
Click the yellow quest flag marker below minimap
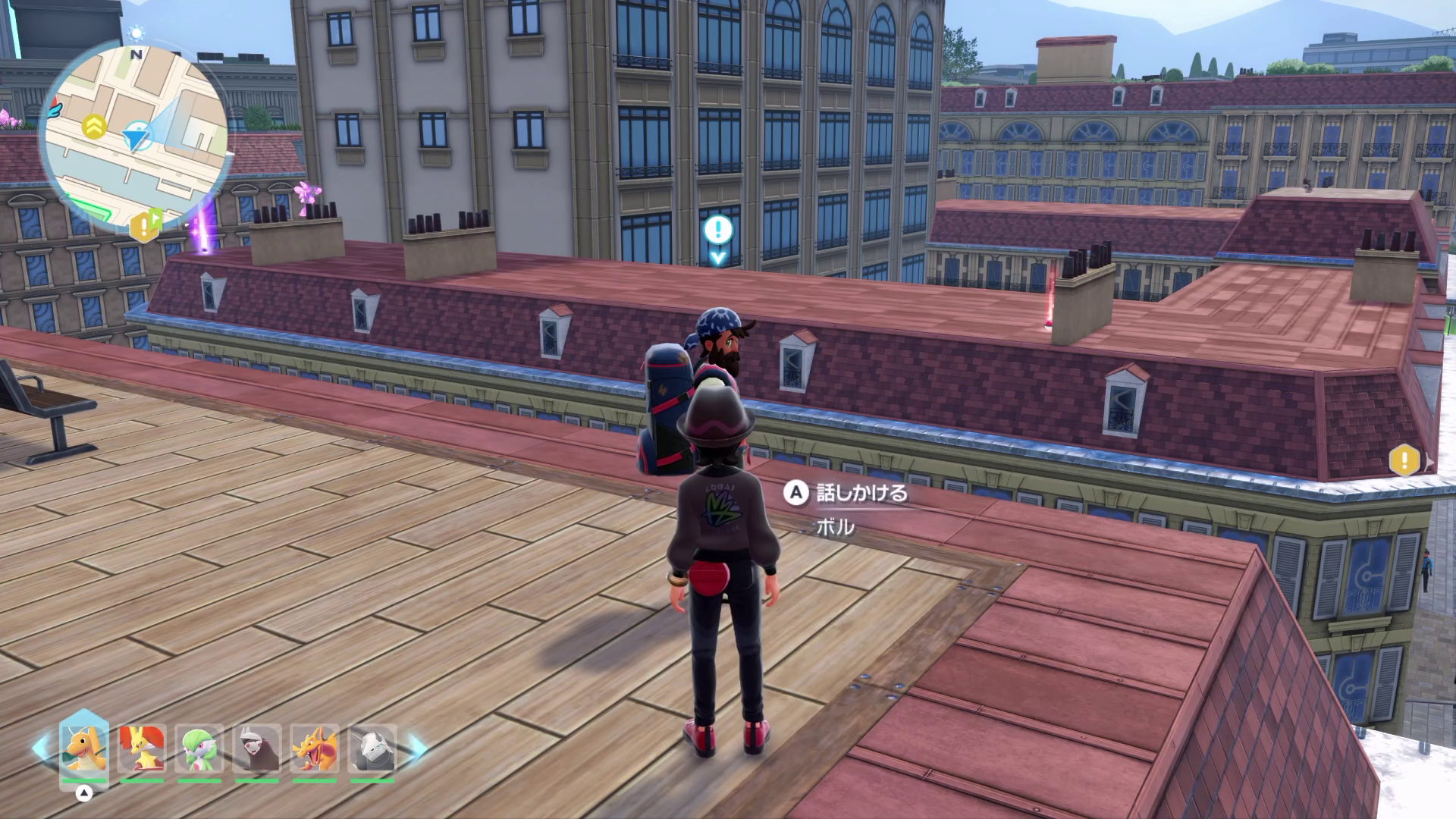[x=146, y=225]
